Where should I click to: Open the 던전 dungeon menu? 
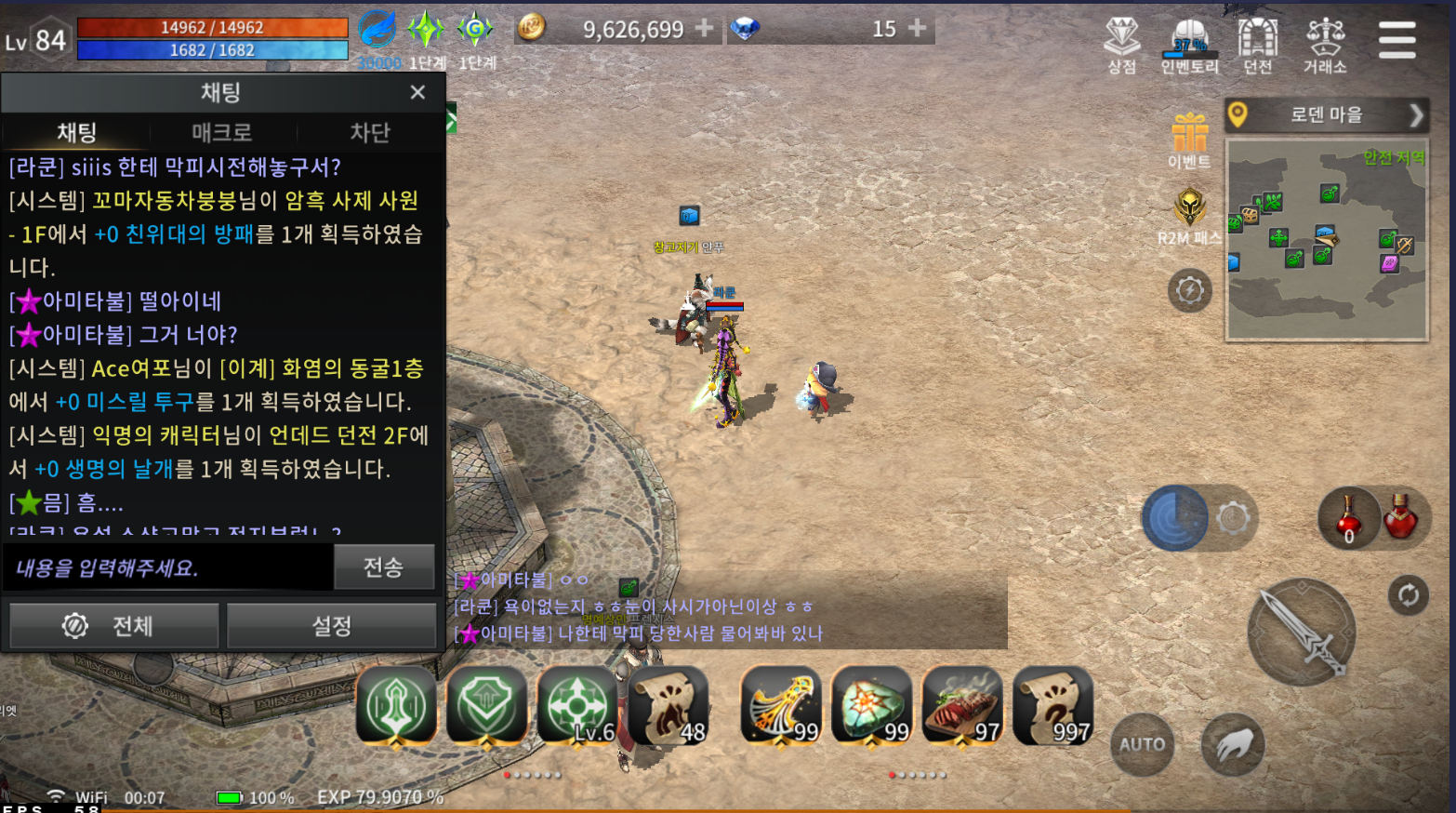click(x=1257, y=45)
